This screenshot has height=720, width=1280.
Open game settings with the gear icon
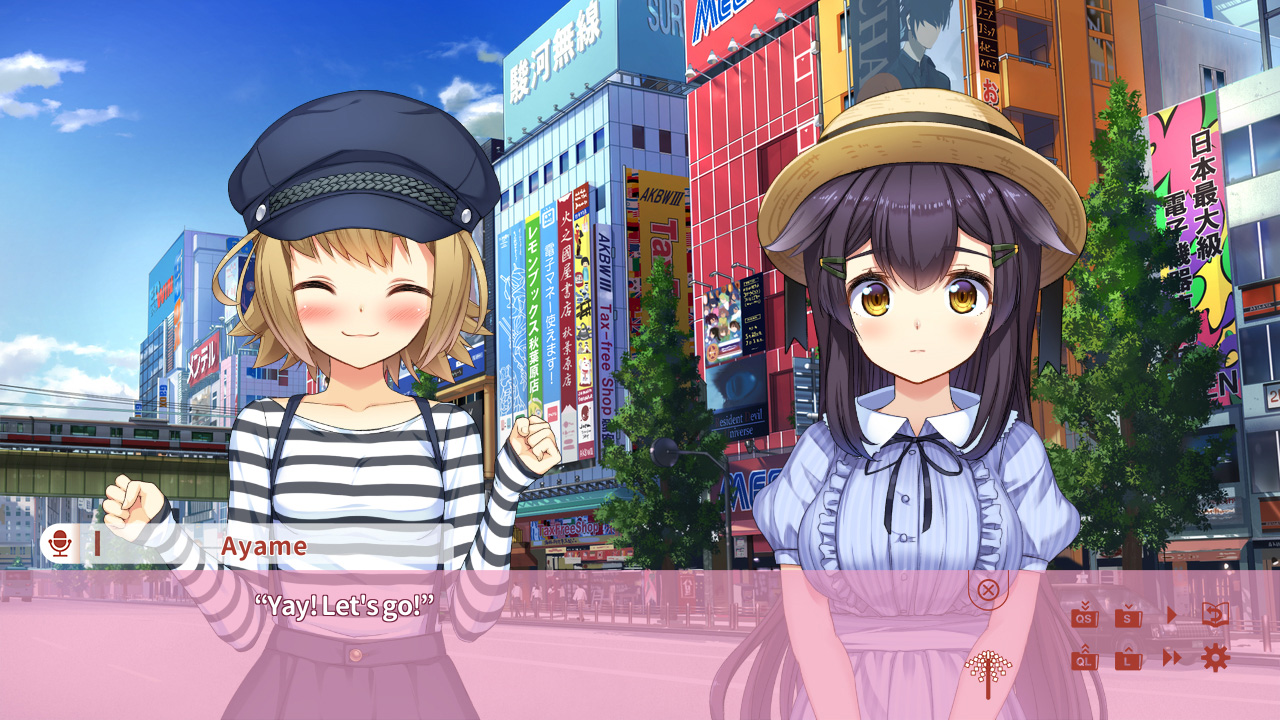coord(1215,660)
